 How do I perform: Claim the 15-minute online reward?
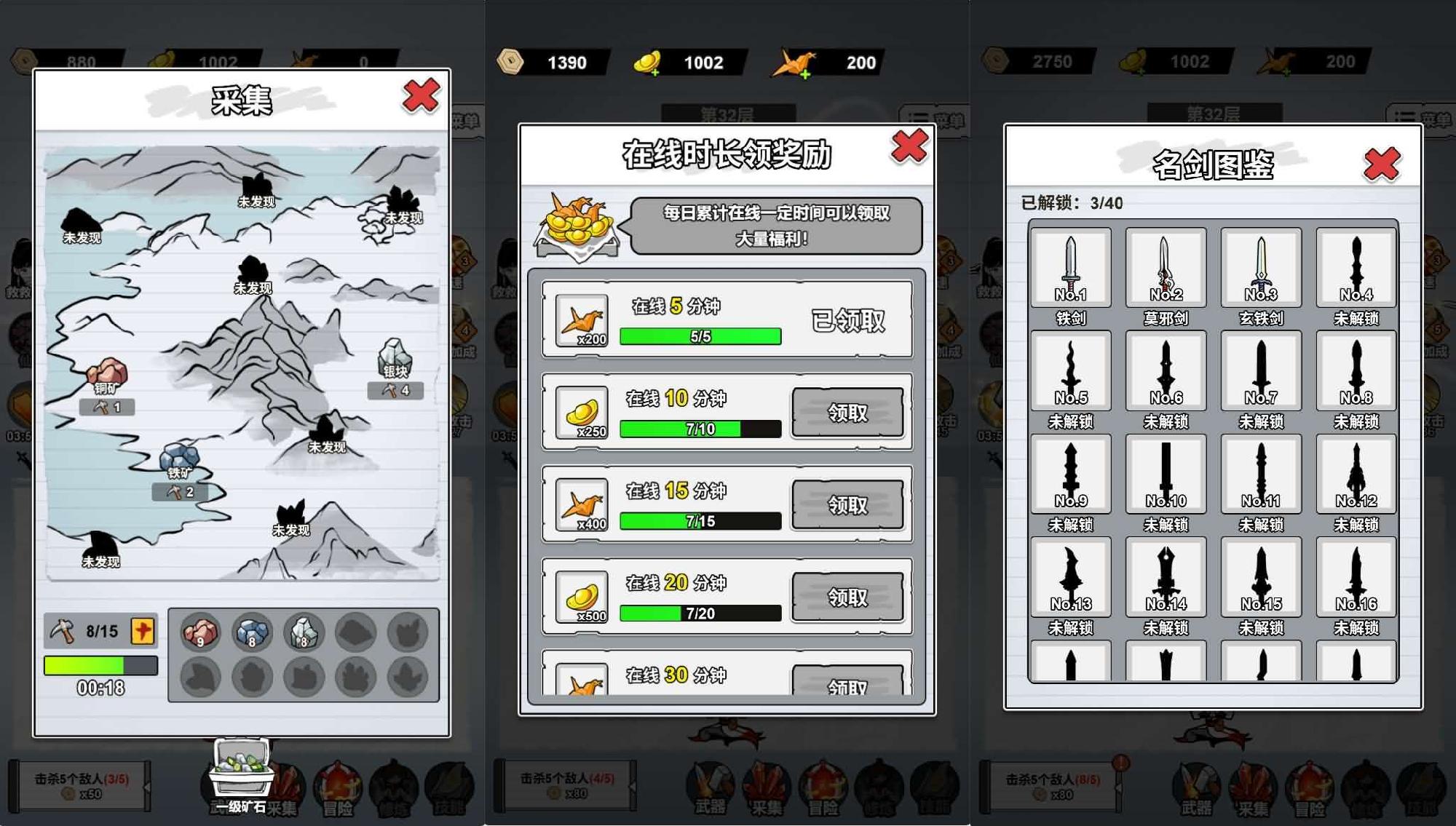tap(847, 504)
